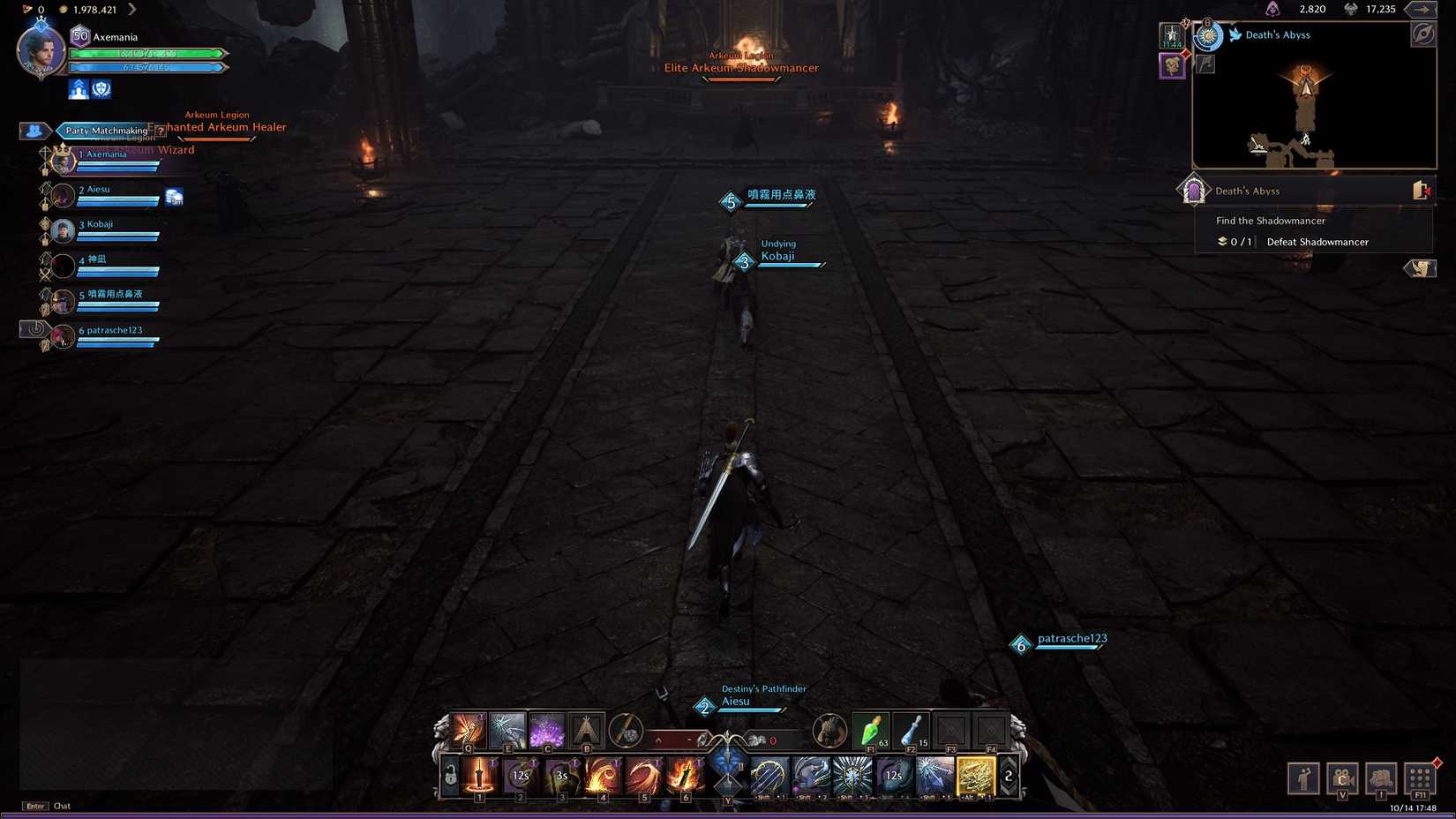Use the blue potion in the F2 slot
Viewport: 1456px width, 819px height.
point(910,732)
